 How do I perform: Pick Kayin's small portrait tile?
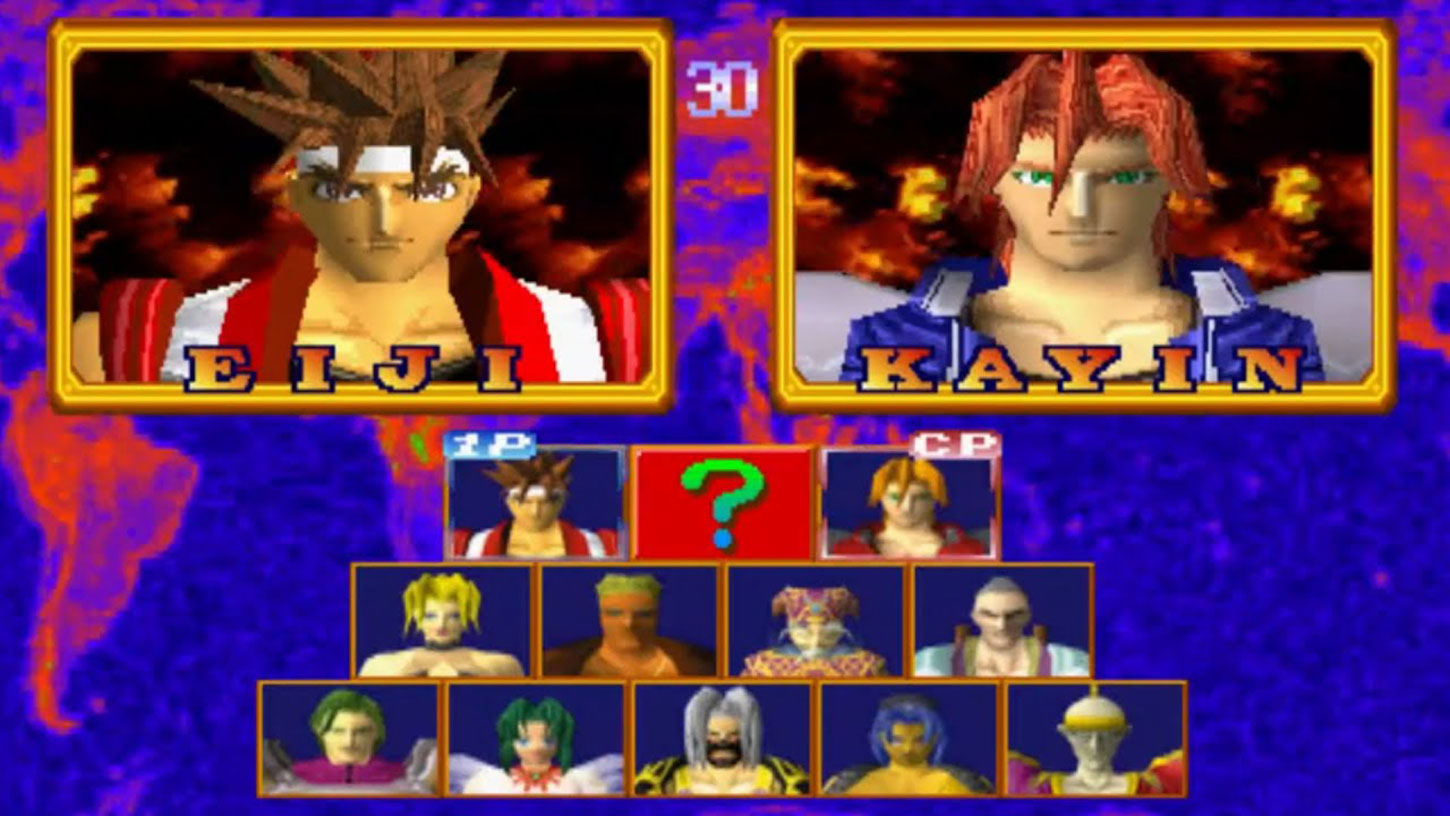click(909, 504)
